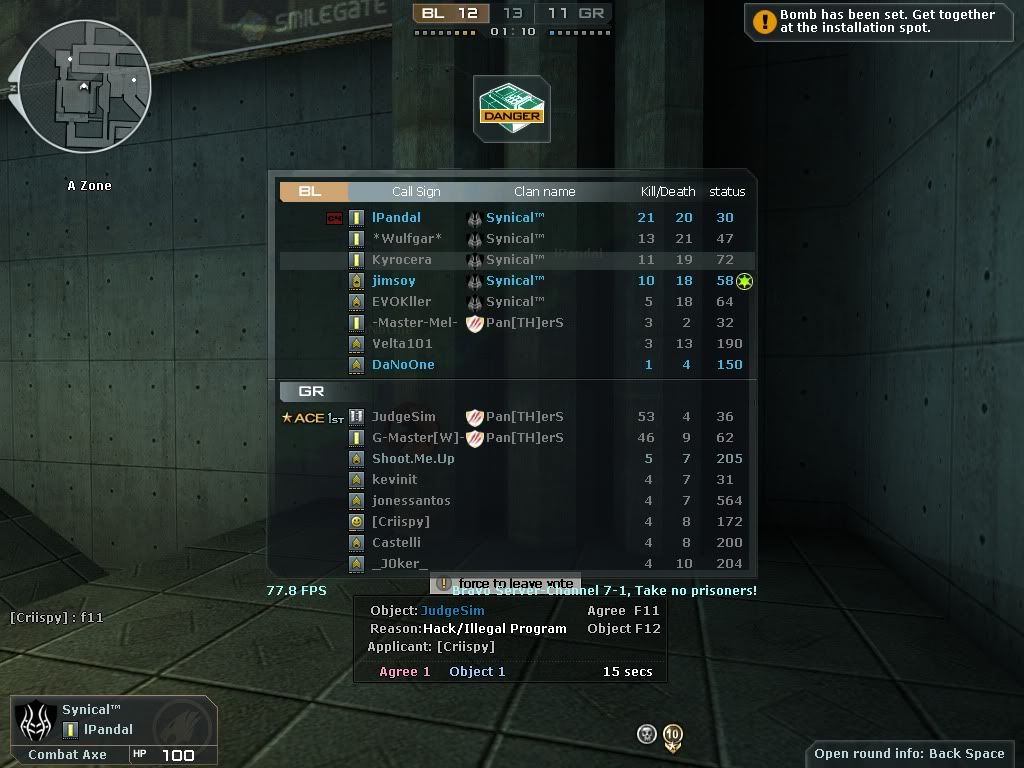Click EVOKller's scoreboard entry
The image size is (1024, 768).
[401, 302]
